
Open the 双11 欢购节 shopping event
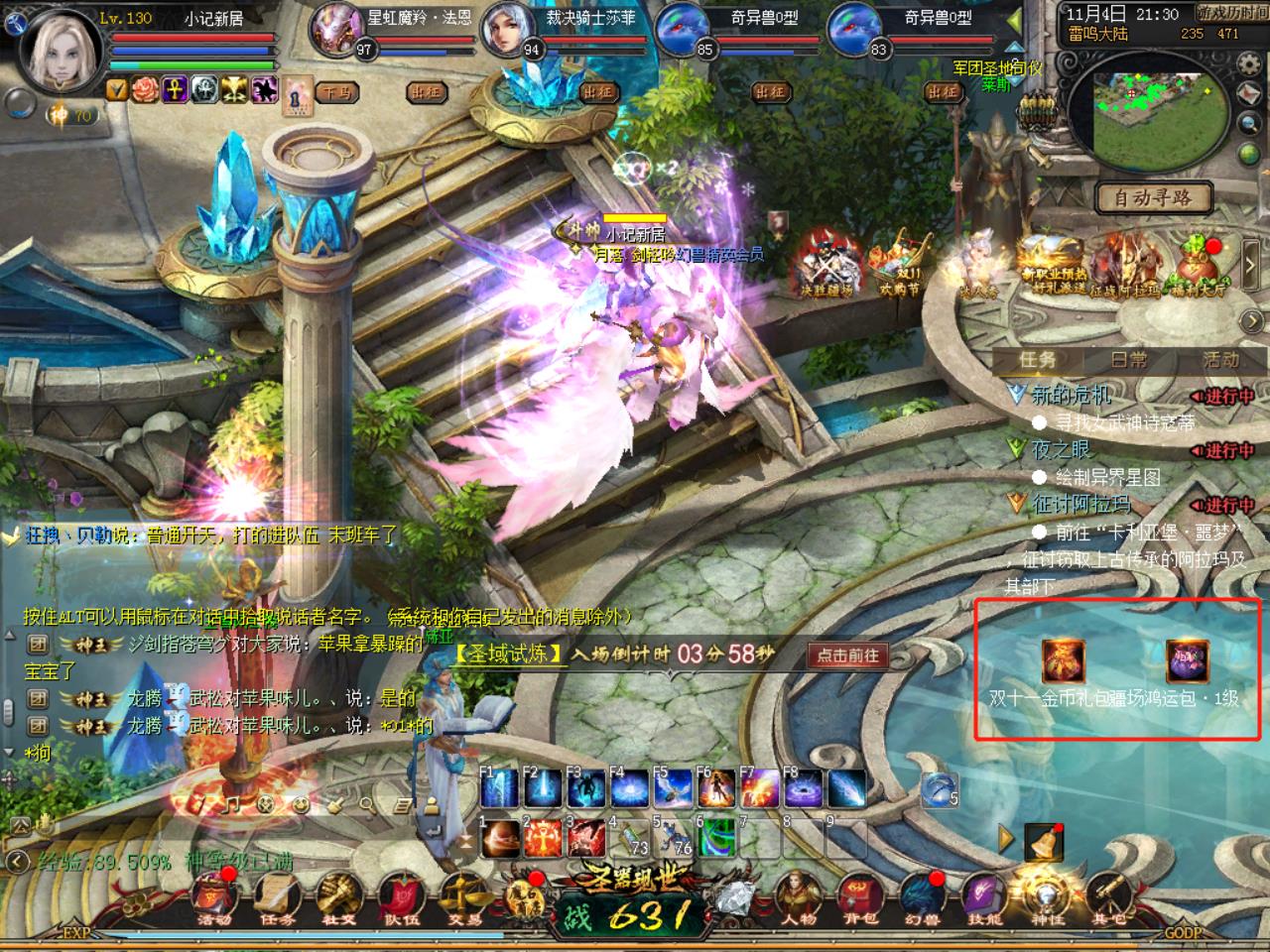click(900, 263)
